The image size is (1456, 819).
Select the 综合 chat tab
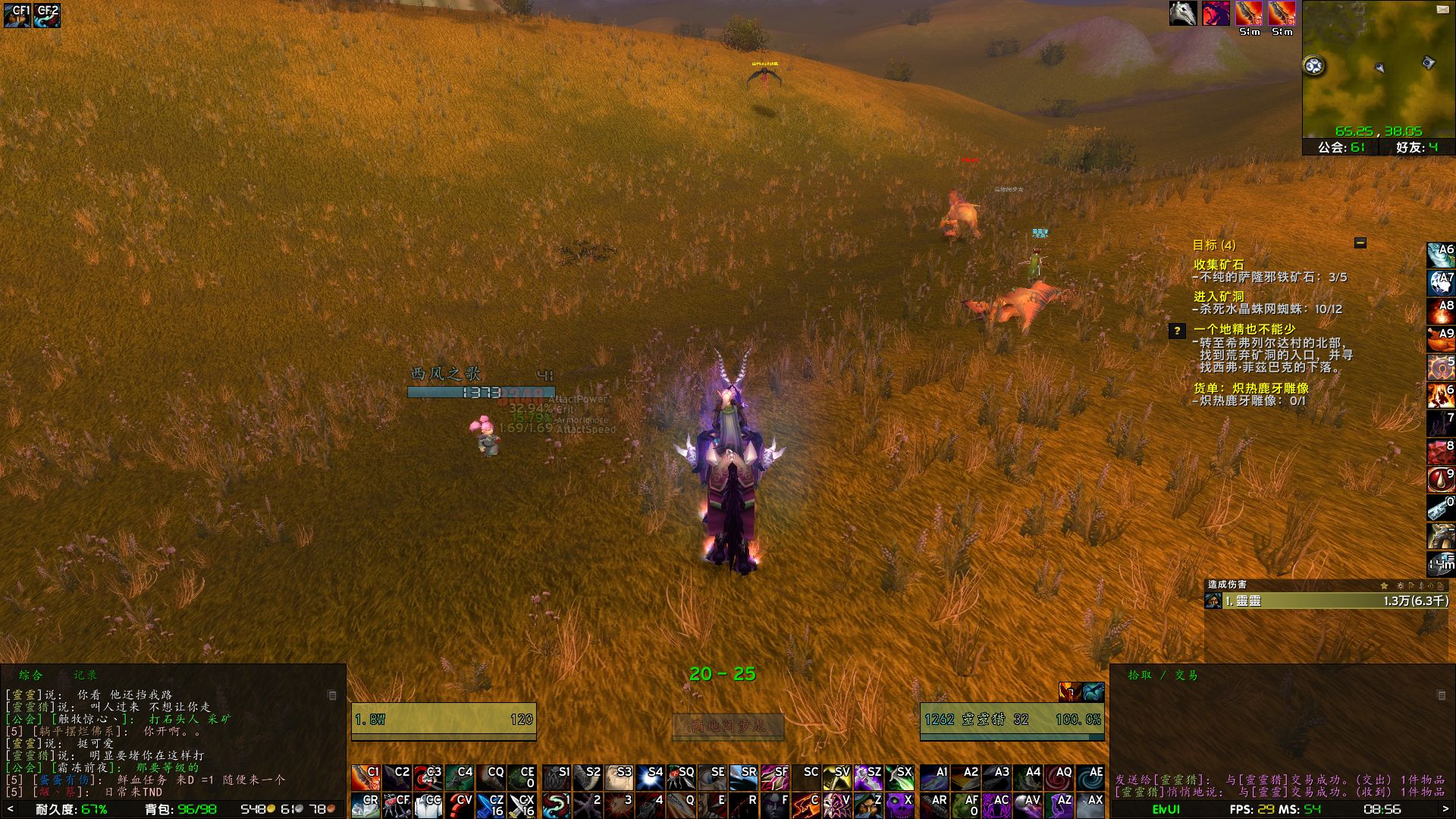32,674
